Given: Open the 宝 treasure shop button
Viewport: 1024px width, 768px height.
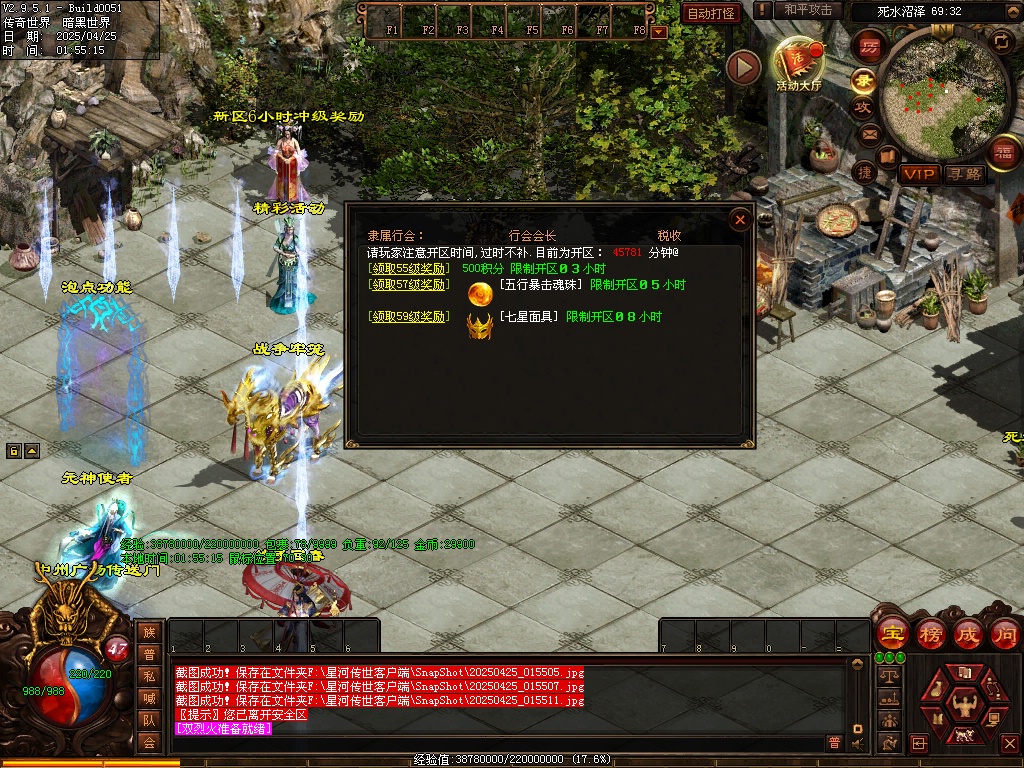Looking at the screenshot, I should (x=892, y=633).
